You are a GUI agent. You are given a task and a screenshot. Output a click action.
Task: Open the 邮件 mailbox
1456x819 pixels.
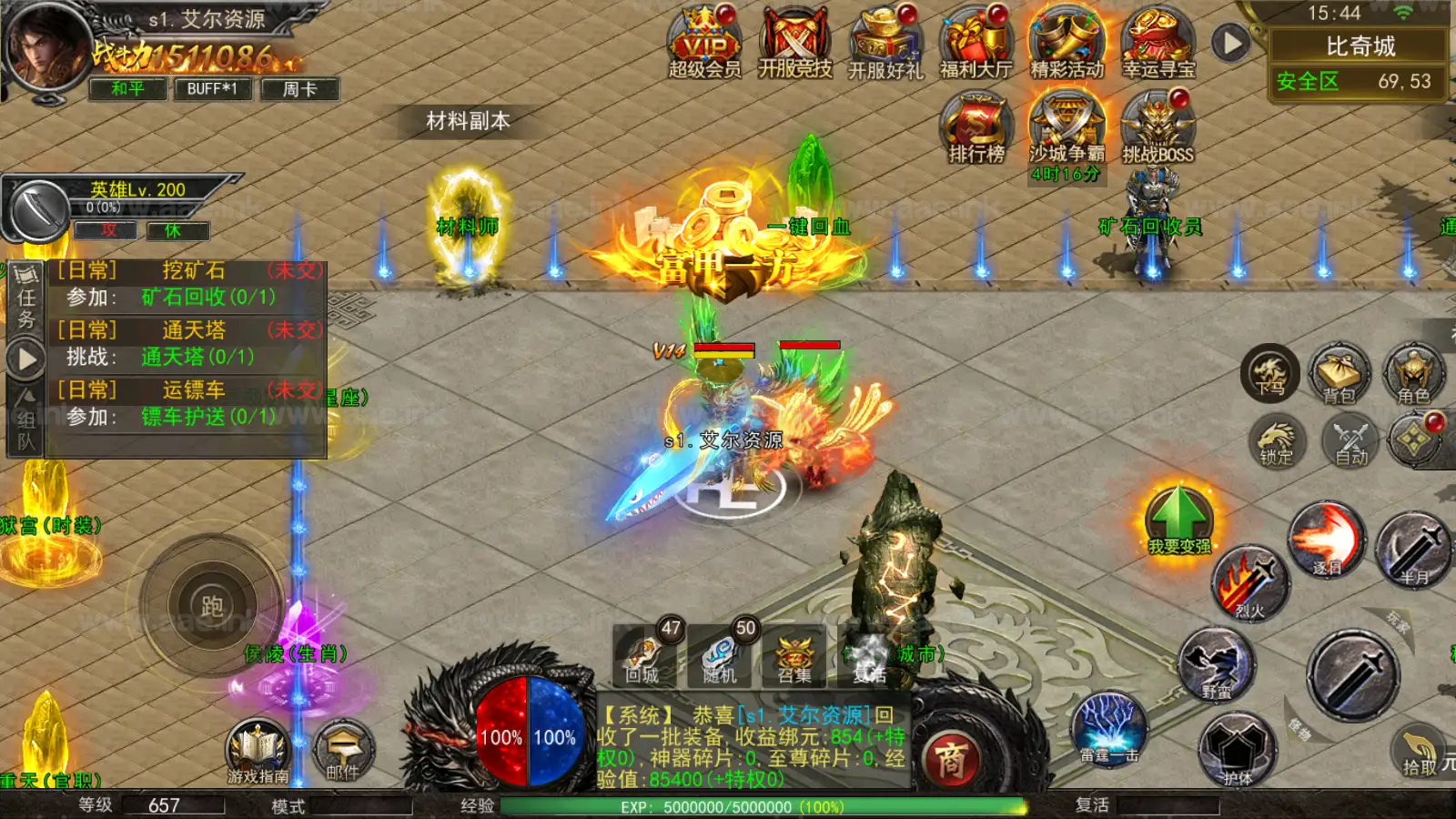[x=342, y=753]
